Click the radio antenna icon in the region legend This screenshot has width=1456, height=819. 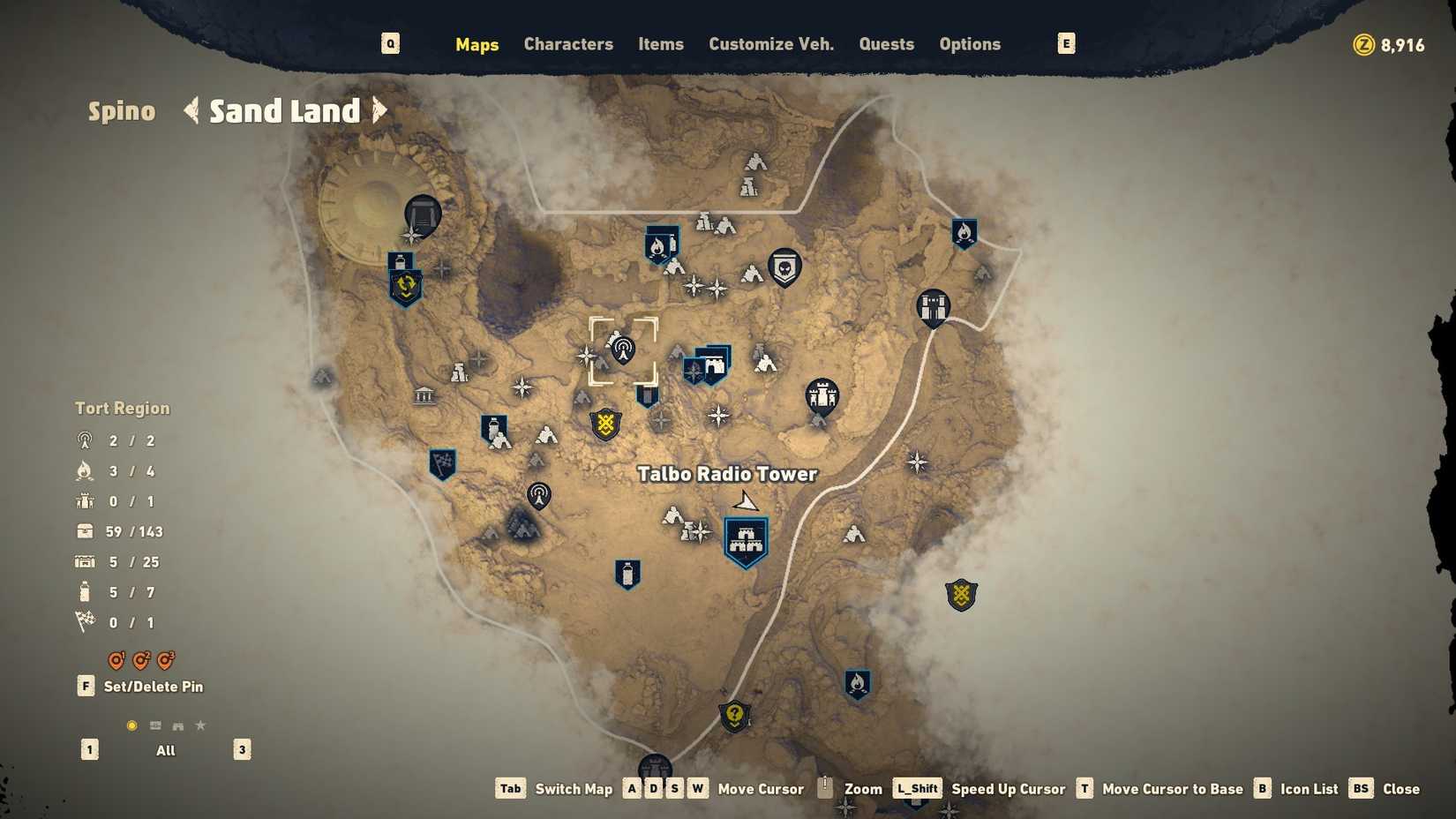[x=84, y=440]
